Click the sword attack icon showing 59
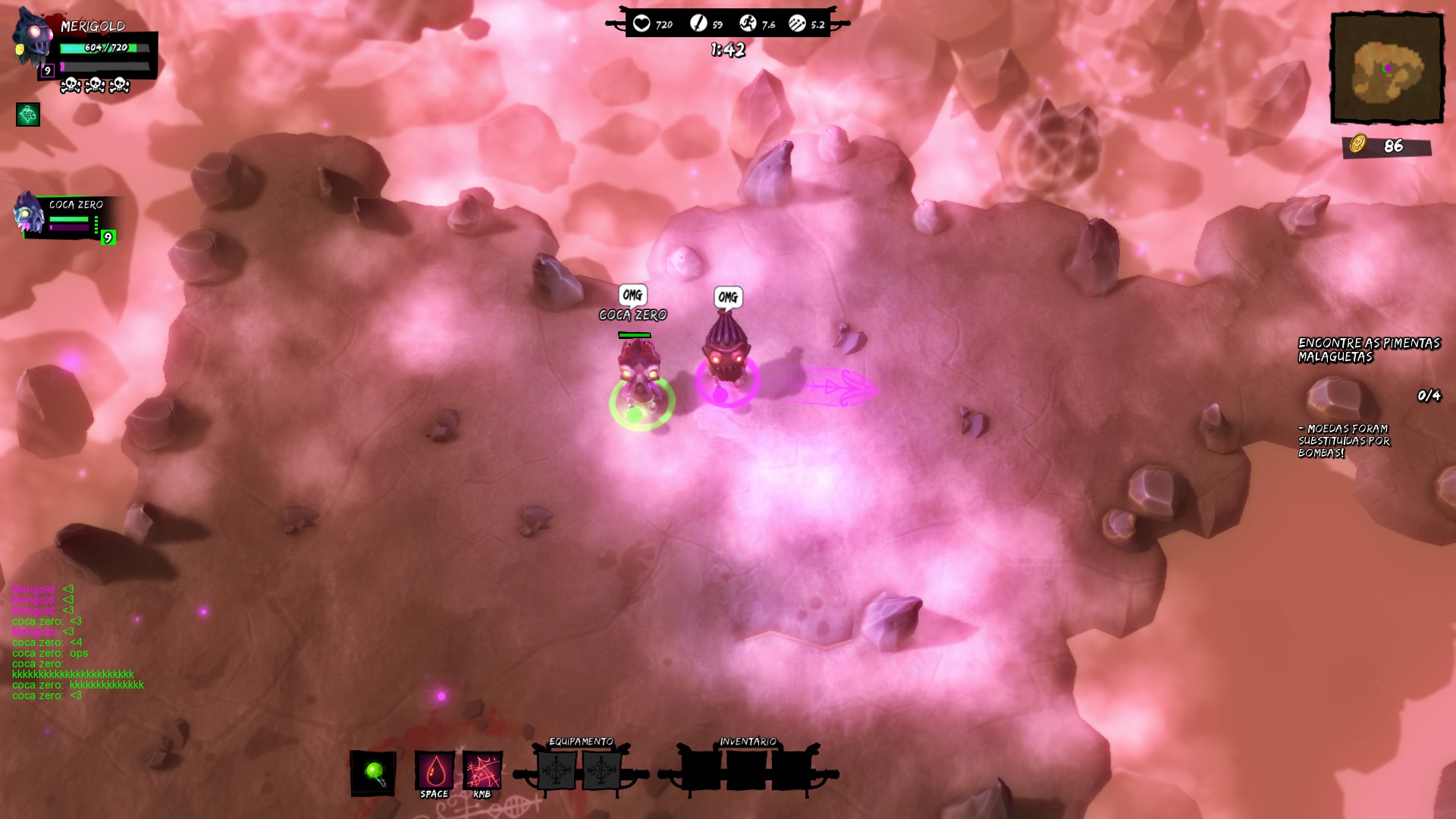Viewport: 1456px width, 819px height. [x=698, y=24]
